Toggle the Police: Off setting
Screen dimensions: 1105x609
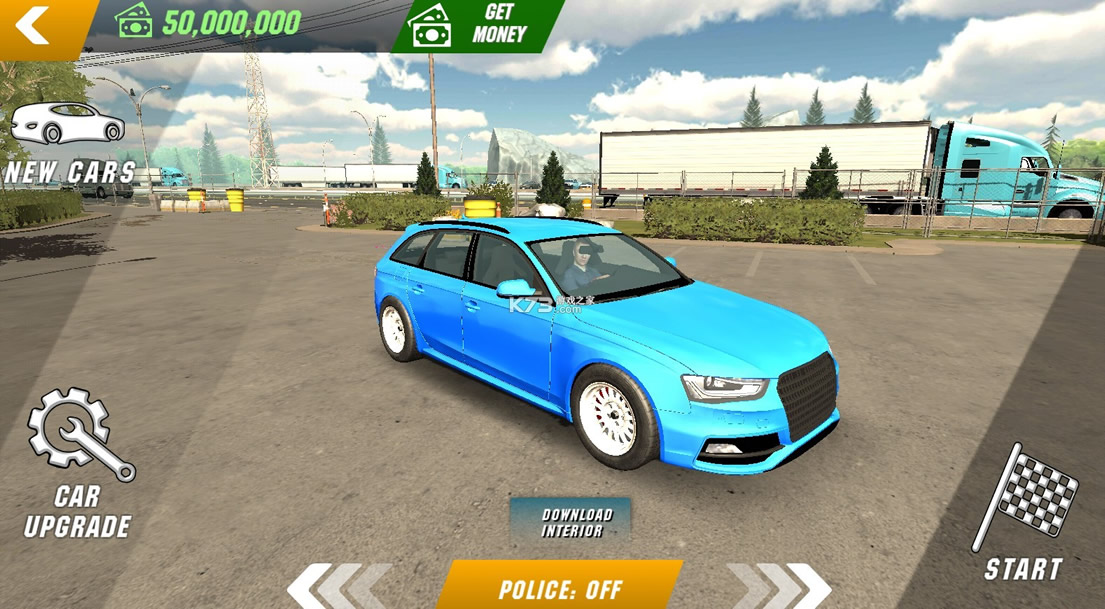click(560, 588)
